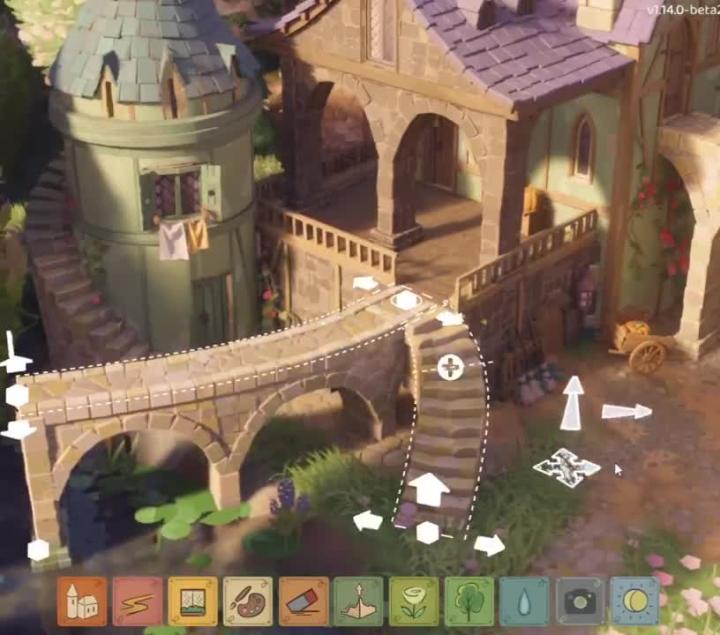Toggle the day and night setting
Image resolution: width=720 pixels, height=635 pixels.
tap(636, 601)
